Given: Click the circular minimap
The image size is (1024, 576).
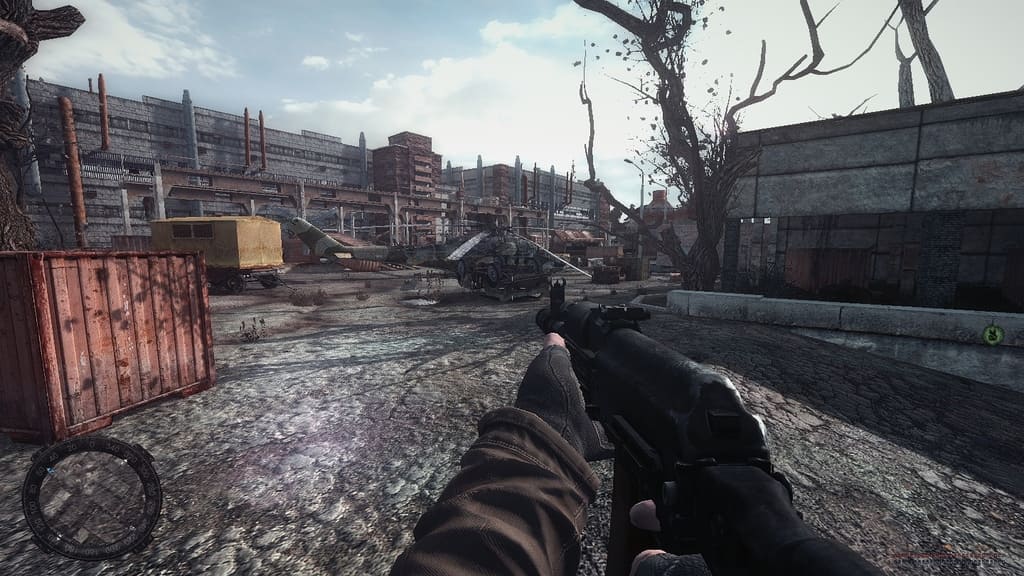Looking at the screenshot, I should point(92,498).
